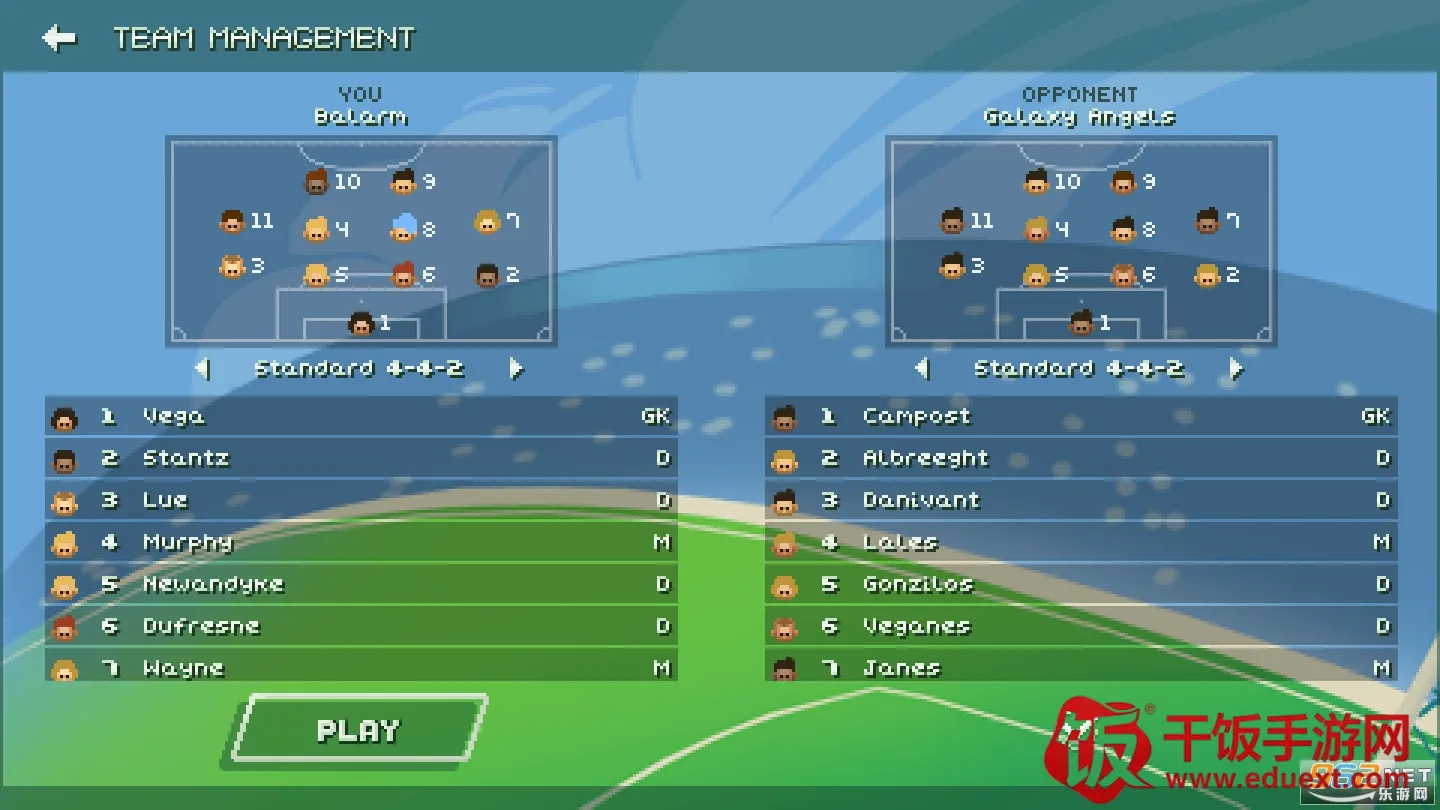Select Danivant in the opponent roster
1440x810 pixels.
(1080, 501)
